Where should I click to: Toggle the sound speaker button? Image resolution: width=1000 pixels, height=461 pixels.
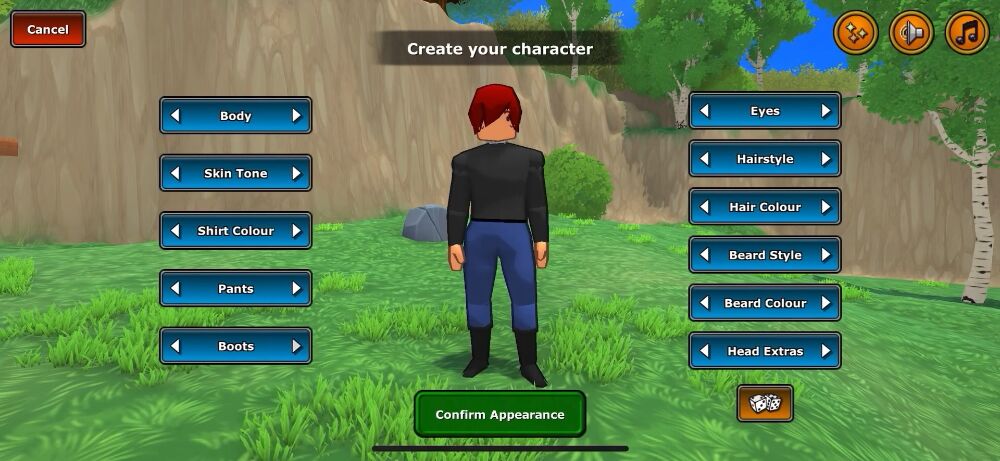(911, 33)
